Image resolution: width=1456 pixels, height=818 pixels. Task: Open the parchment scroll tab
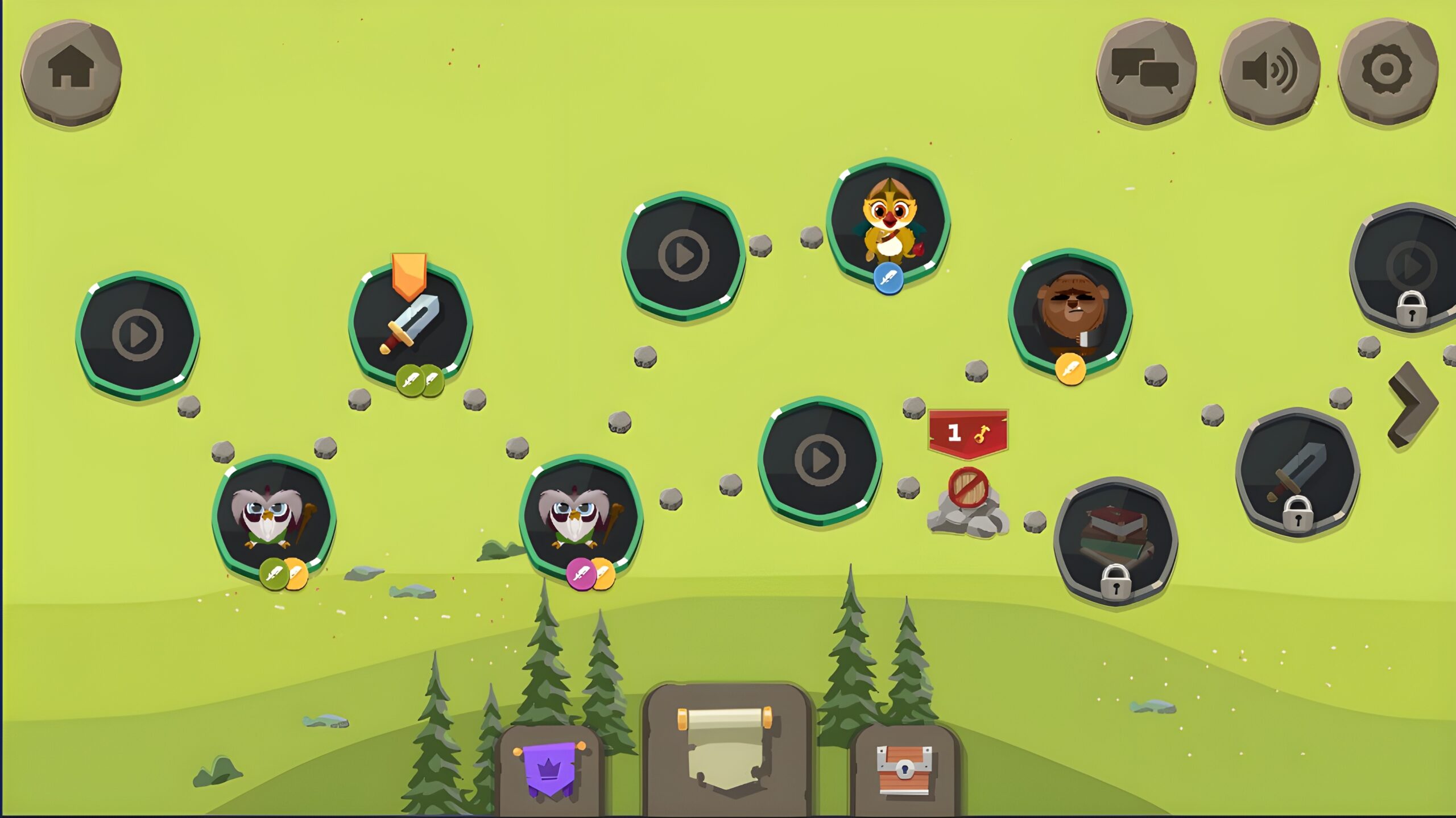pyautogui.click(x=726, y=749)
